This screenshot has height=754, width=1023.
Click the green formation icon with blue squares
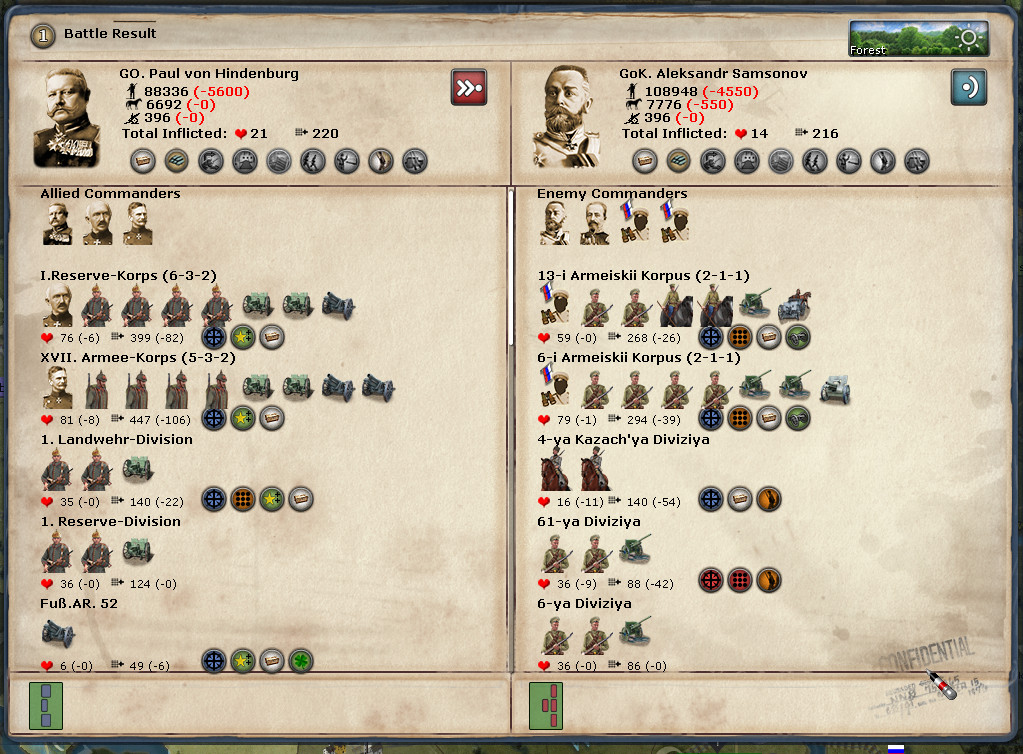[x=46, y=706]
